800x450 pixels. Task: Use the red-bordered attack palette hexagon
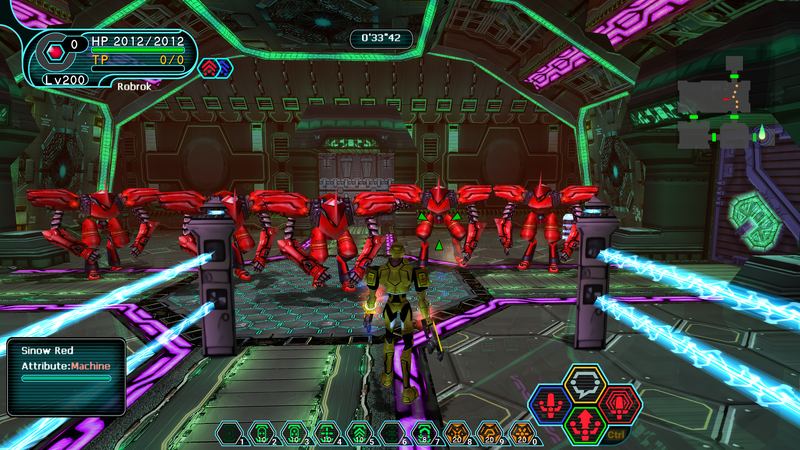click(620, 404)
